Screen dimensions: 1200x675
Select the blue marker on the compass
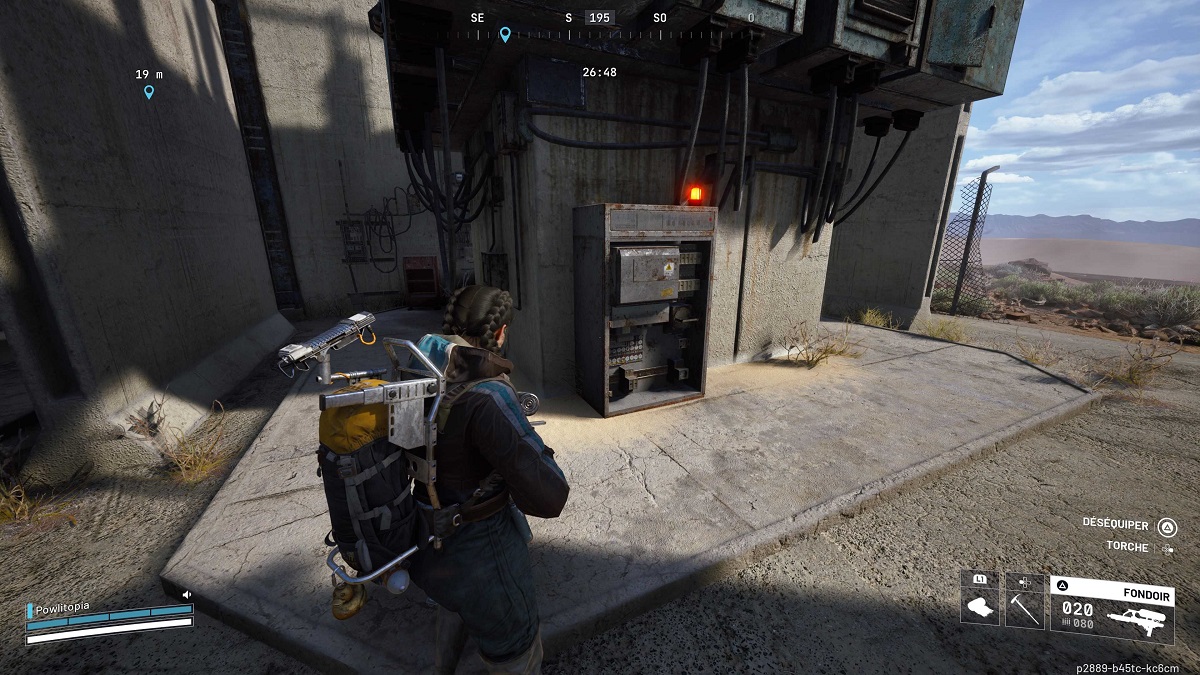[x=505, y=35]
